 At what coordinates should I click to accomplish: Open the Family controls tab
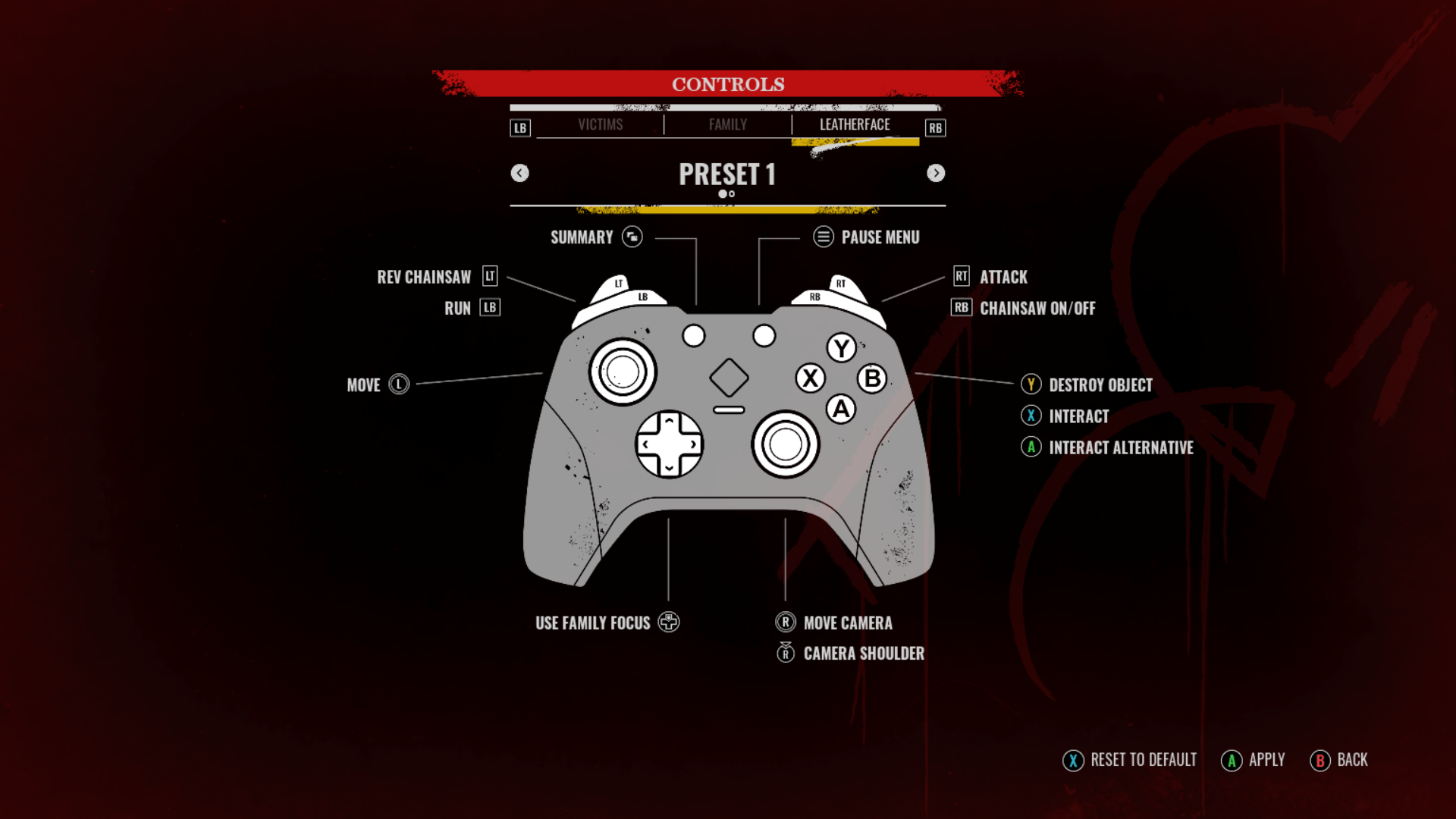pos(727,124)
